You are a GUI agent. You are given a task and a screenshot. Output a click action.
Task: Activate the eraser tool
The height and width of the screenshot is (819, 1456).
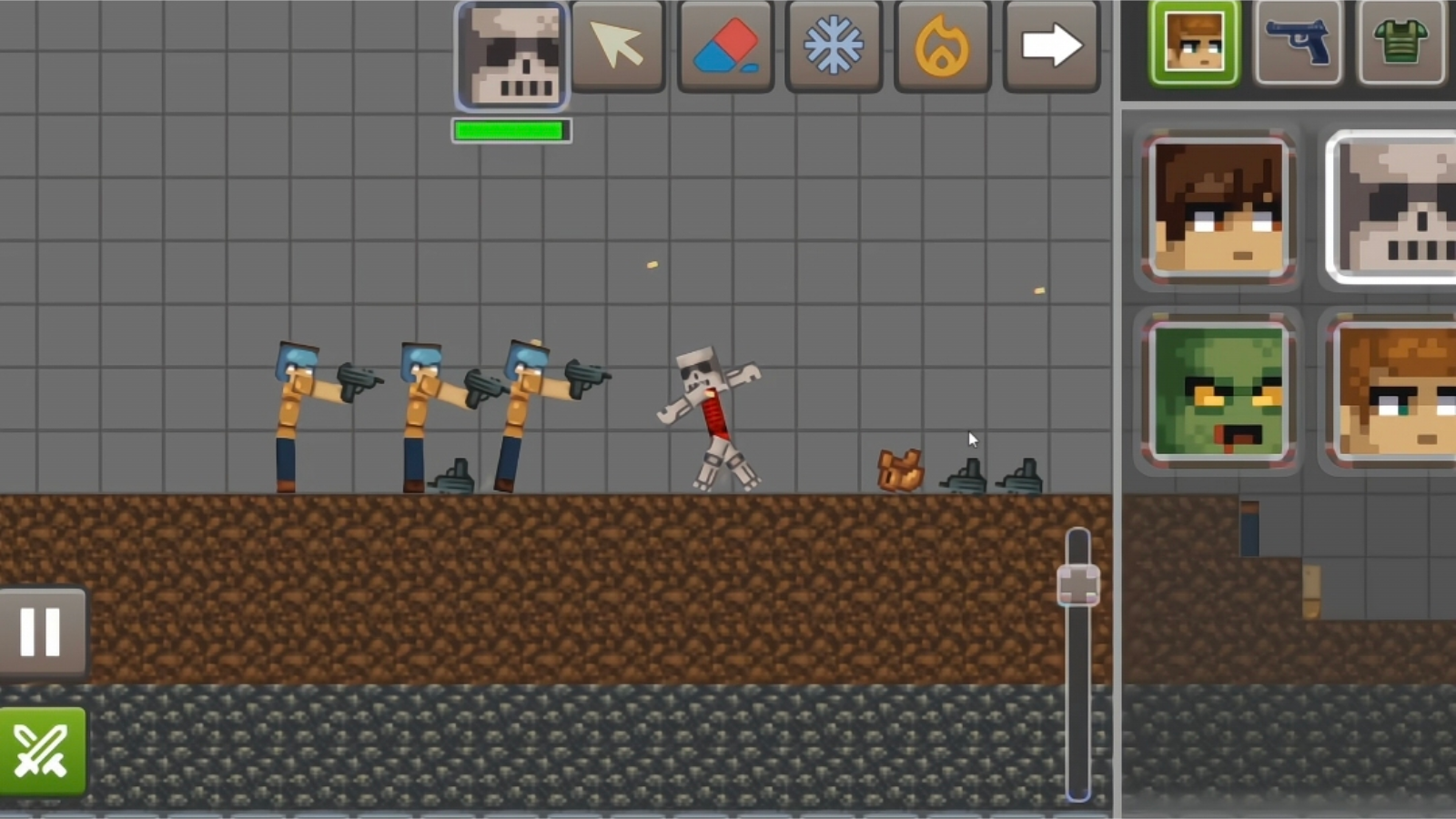pos(725,47)
